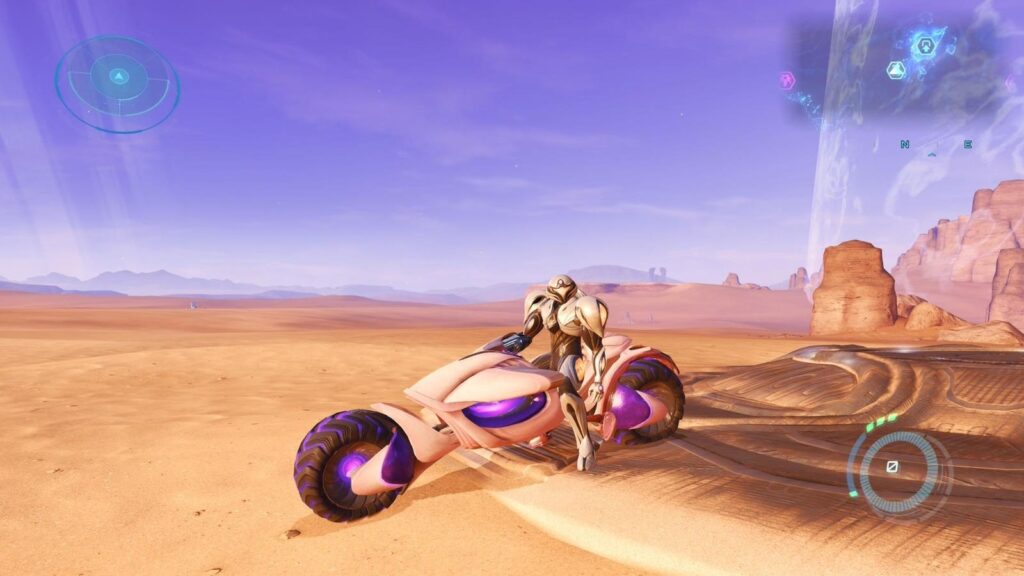This screenshot has width=1024, height=576.
Task: Click the slashed-square icon in the circular gauge
Action: (x=892, y=467)
